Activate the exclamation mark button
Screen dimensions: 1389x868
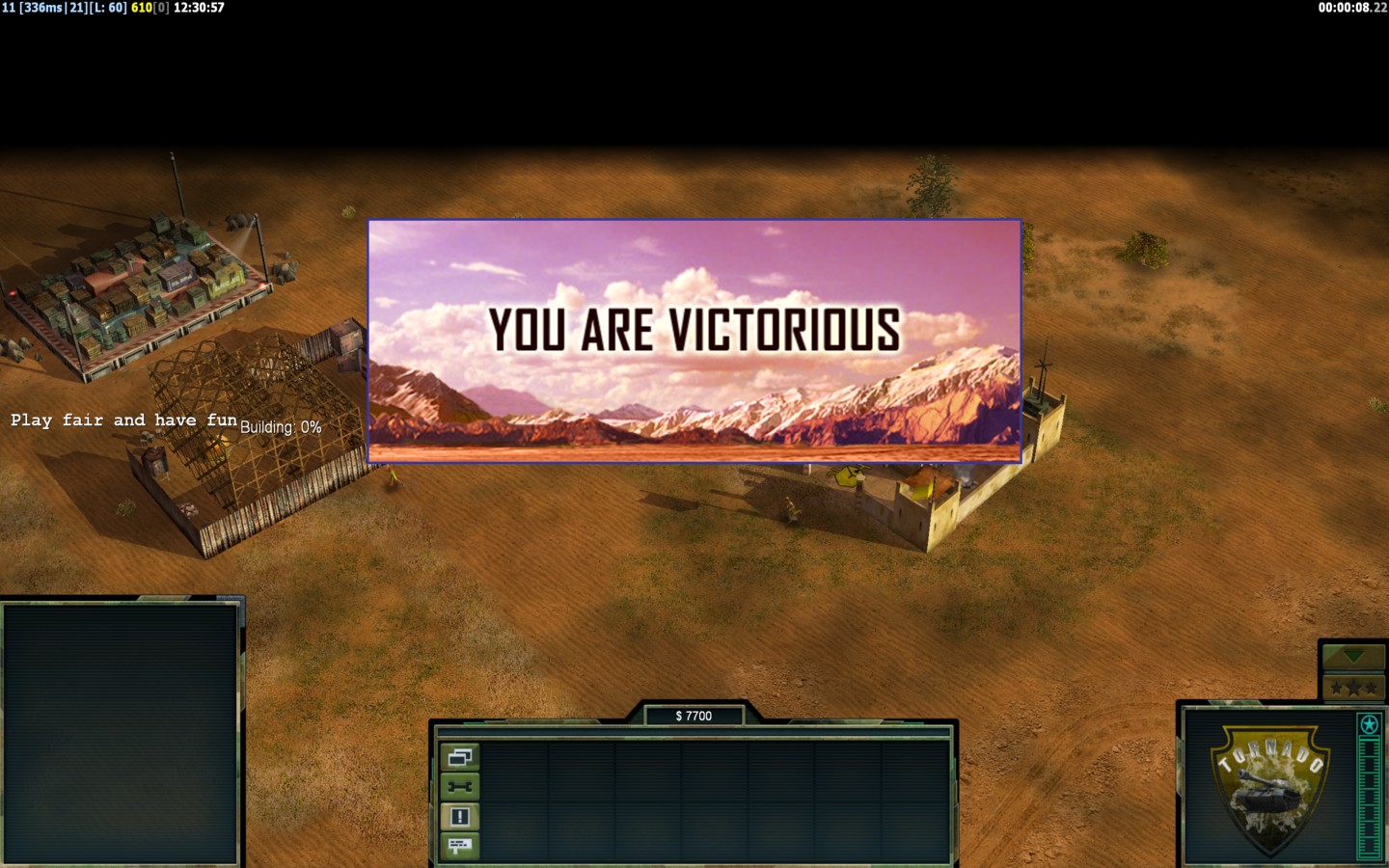pos(459,817)
